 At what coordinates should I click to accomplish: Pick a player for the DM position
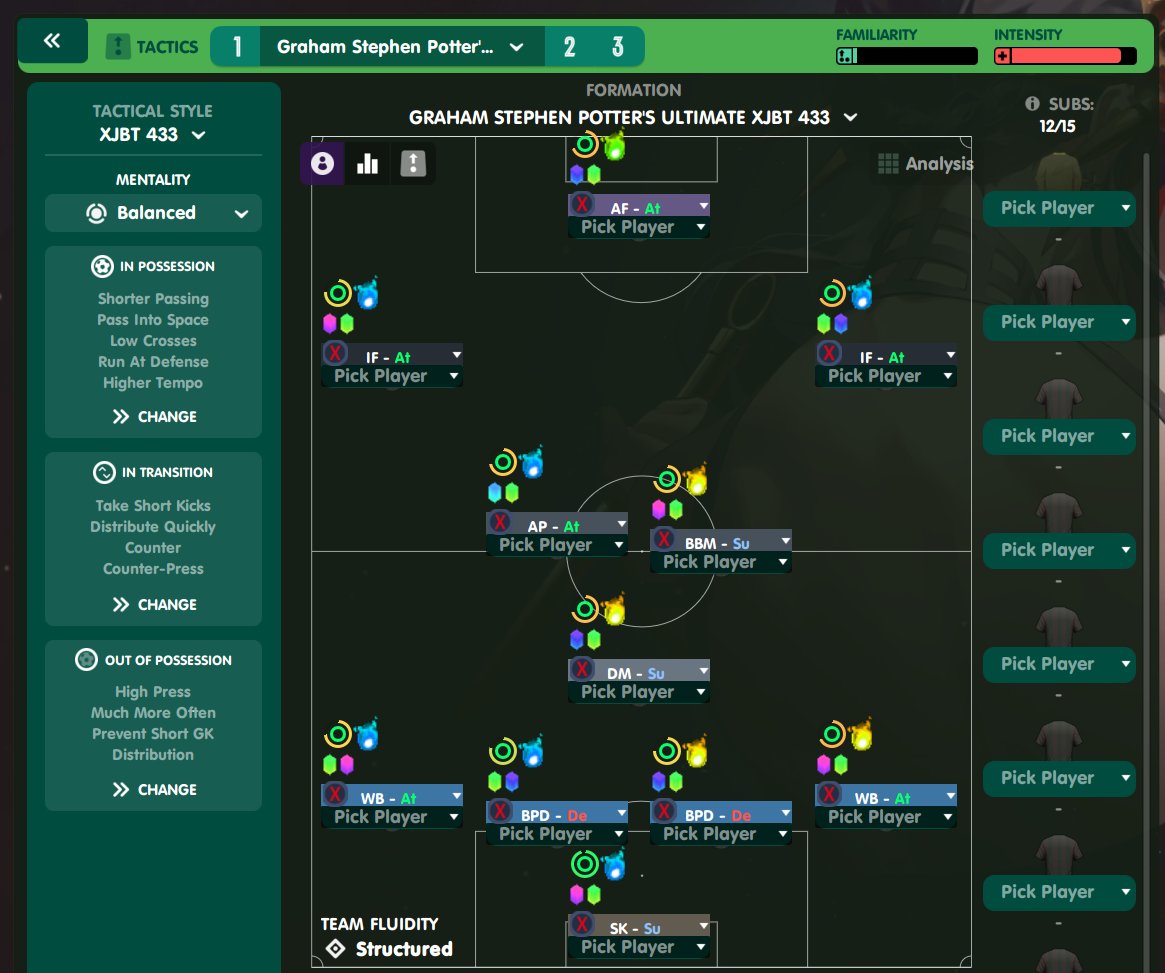(638, 692)
